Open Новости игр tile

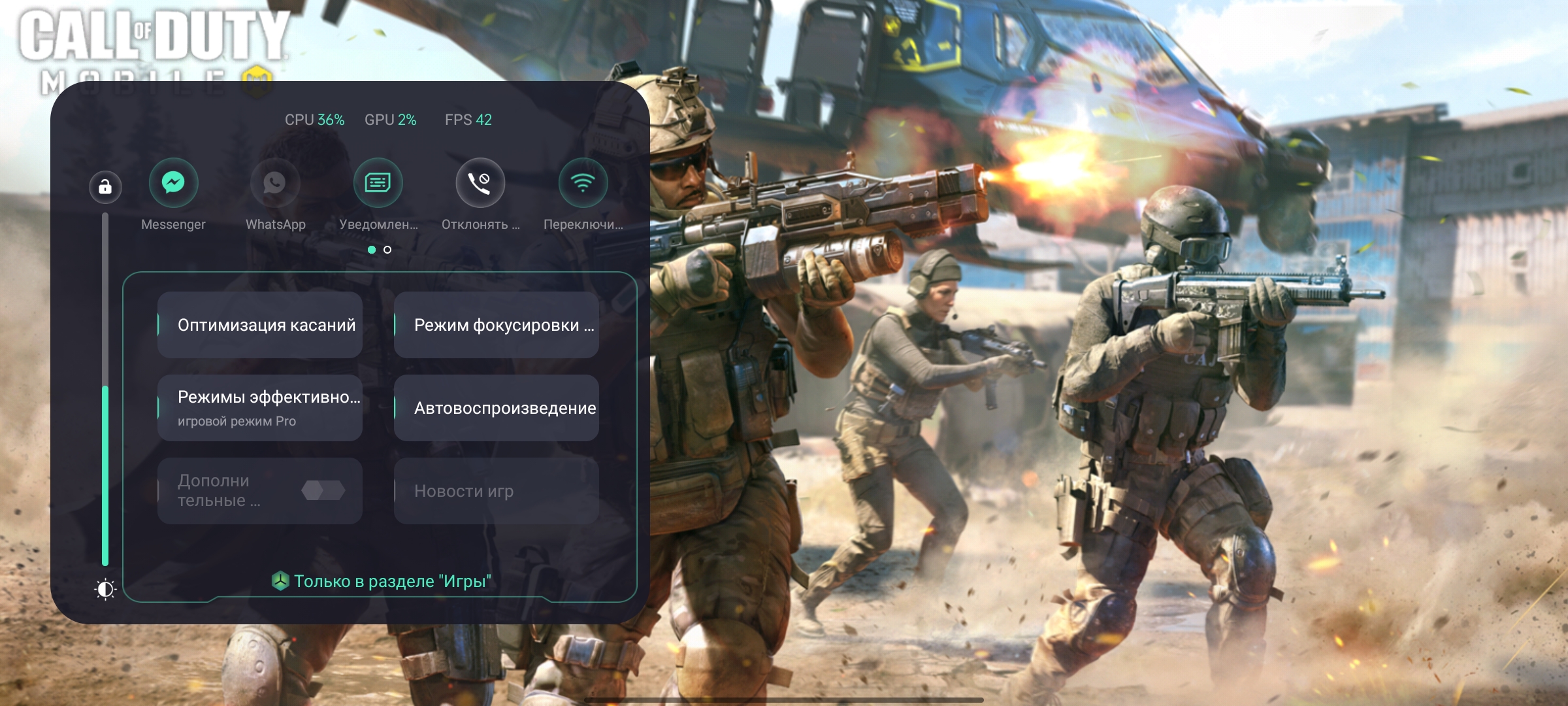[x=497, y=491]
